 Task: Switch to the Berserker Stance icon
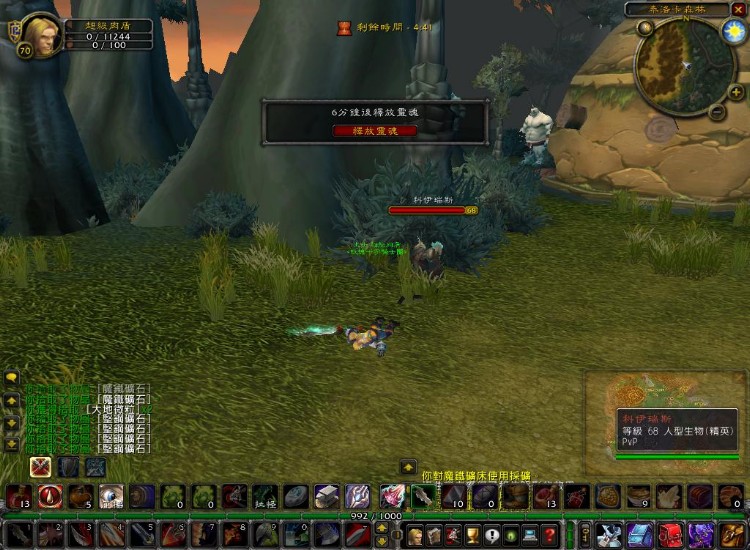click(95, 466)
